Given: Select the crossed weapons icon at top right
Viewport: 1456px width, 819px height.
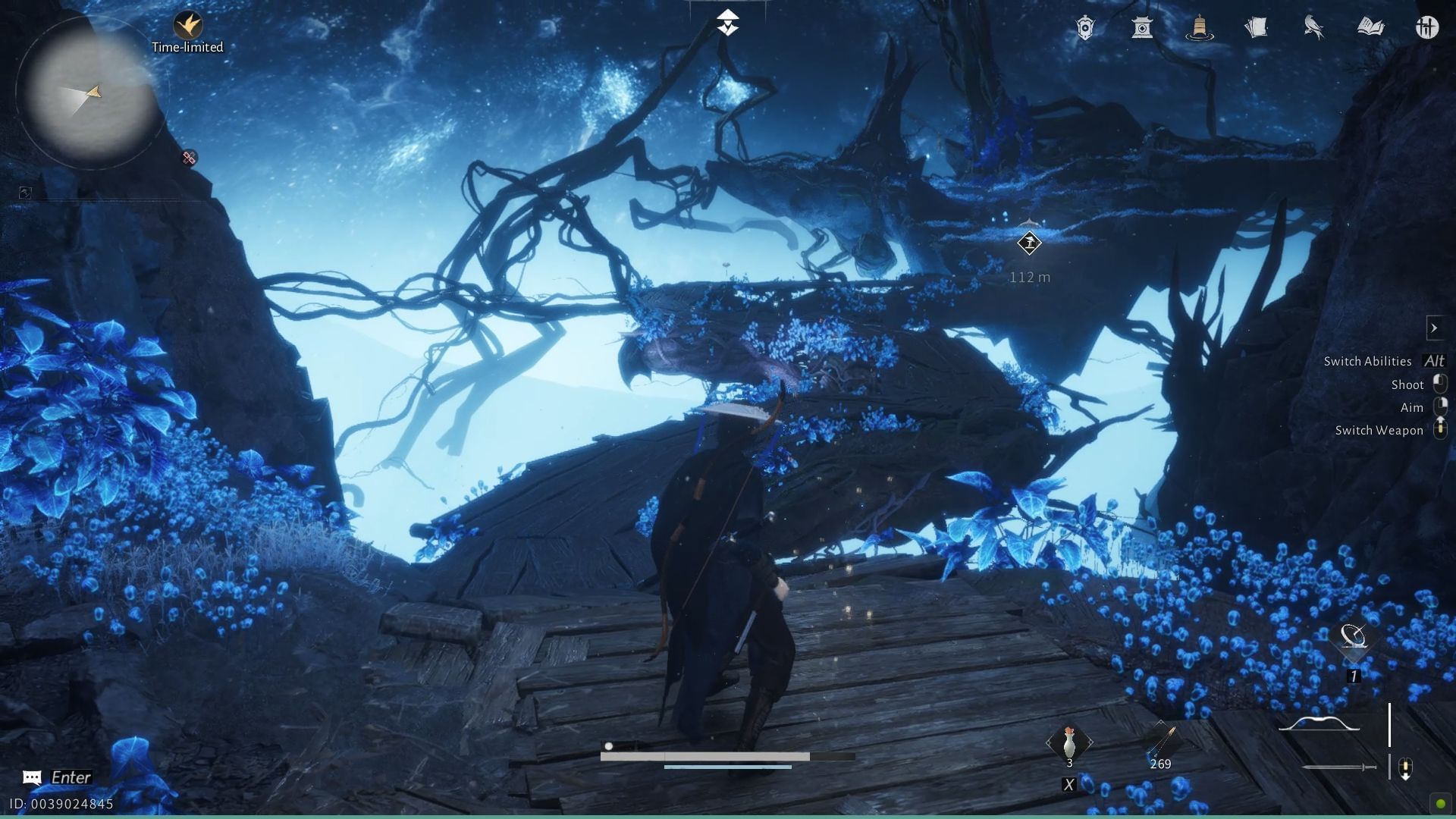Looking at the screenshot, I should (x=1427, y=27).
